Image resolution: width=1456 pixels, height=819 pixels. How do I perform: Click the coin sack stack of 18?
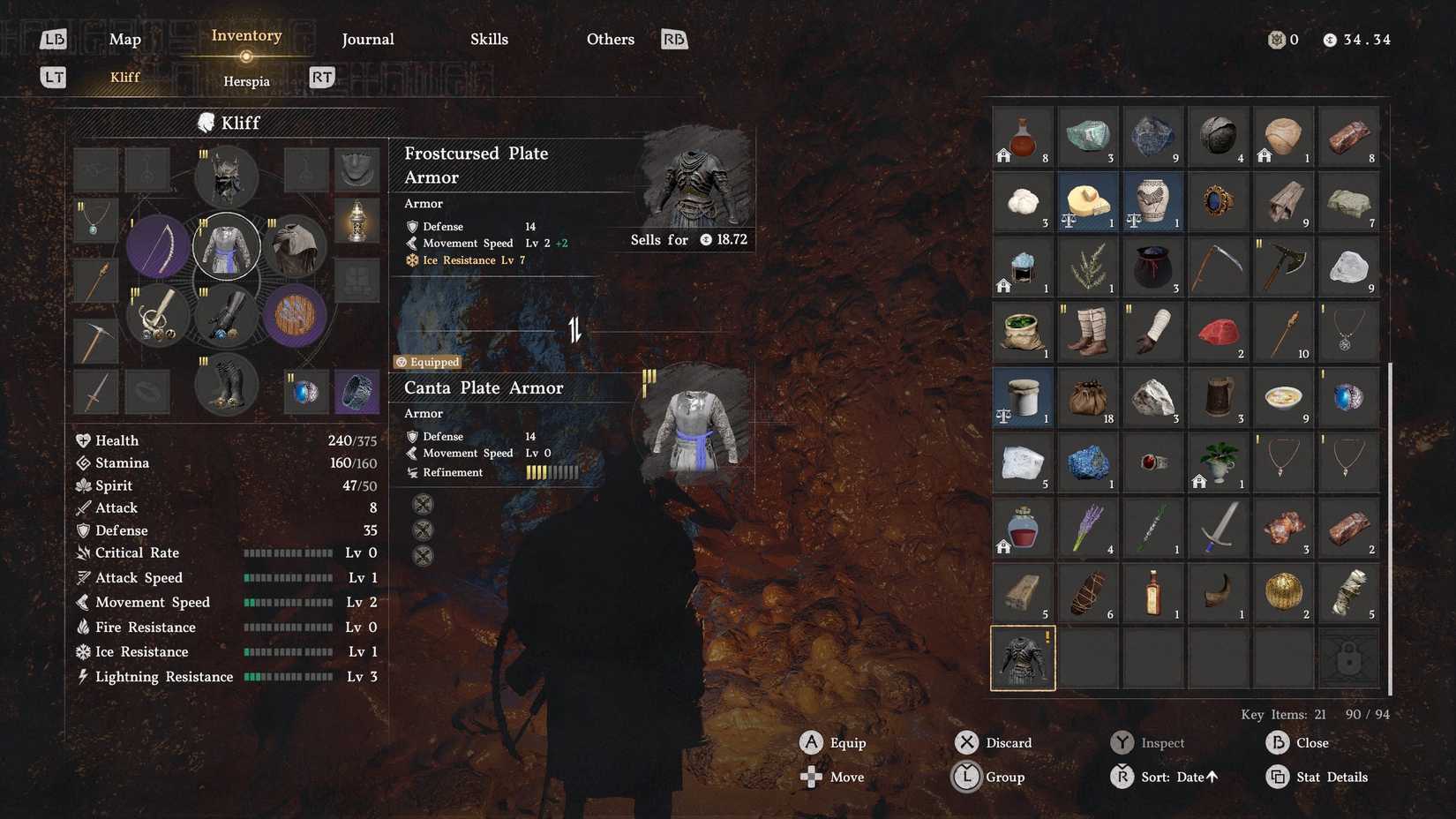[1088, 397]
